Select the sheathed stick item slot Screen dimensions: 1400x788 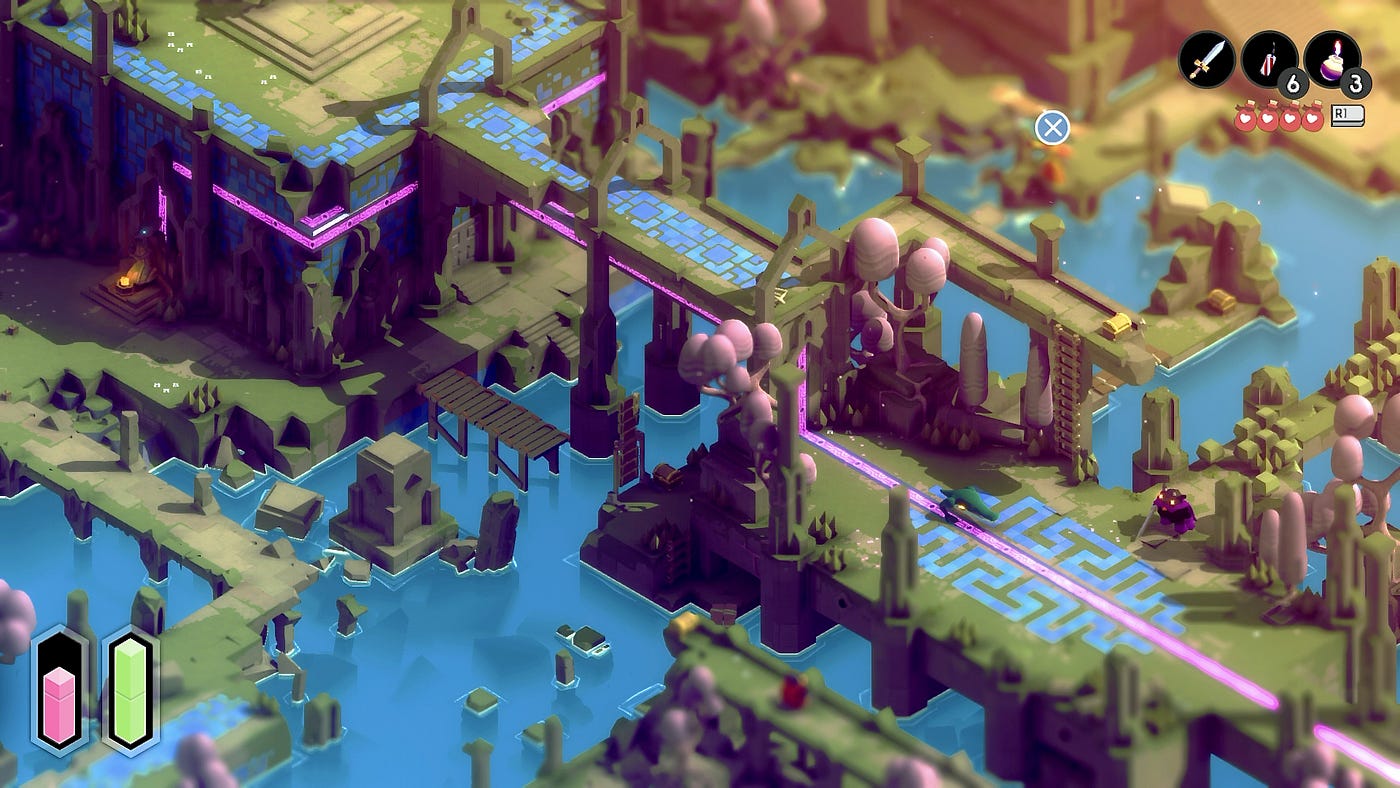pyautogui.click(x=1271, y=60)
